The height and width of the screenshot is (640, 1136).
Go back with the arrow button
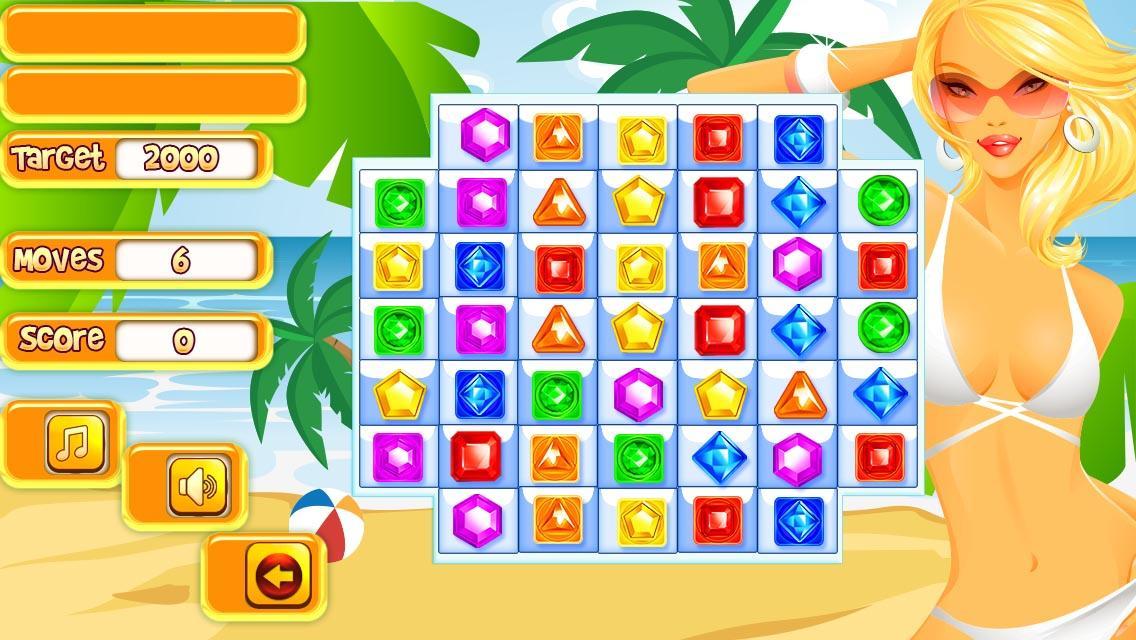pyautogui.click(x=270, y=577)
